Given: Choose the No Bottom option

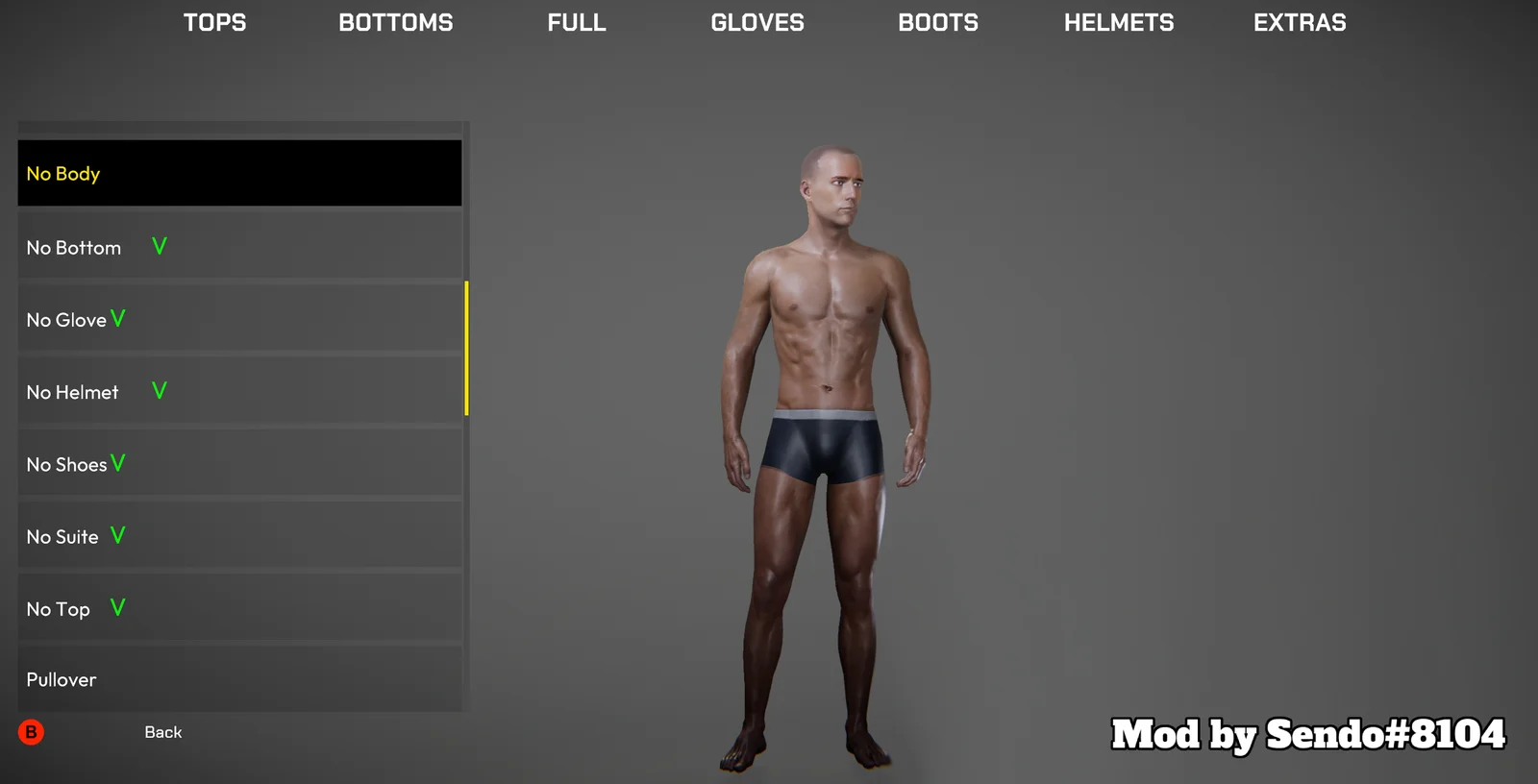Looking at the screenshot, I should 239,247.
